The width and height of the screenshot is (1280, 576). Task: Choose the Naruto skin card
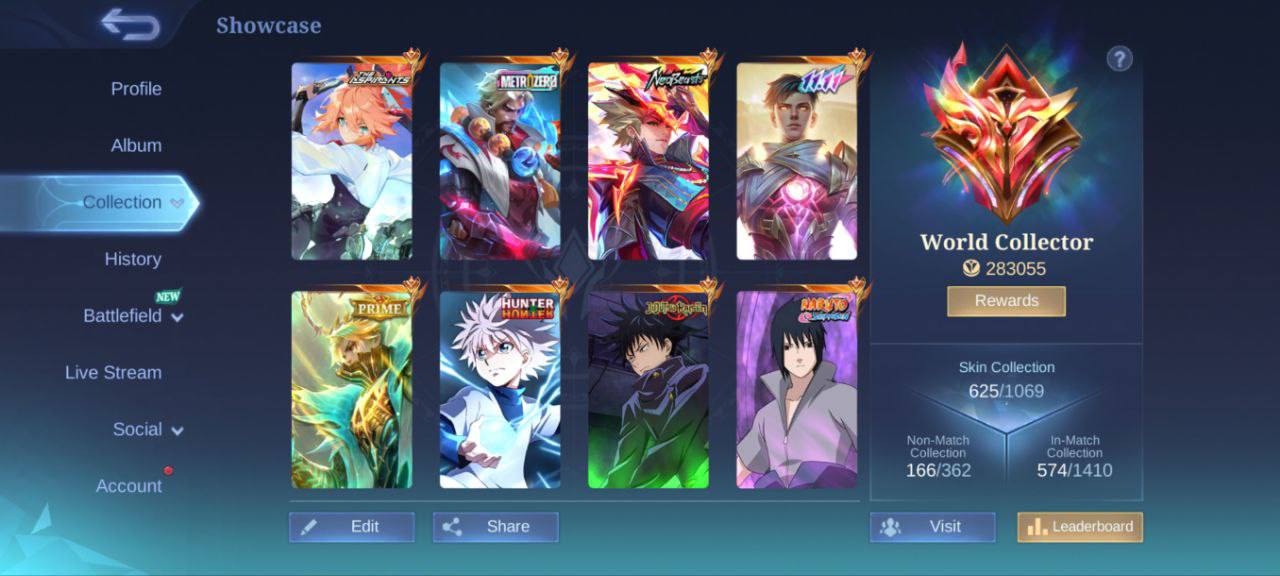coord(797,390)
